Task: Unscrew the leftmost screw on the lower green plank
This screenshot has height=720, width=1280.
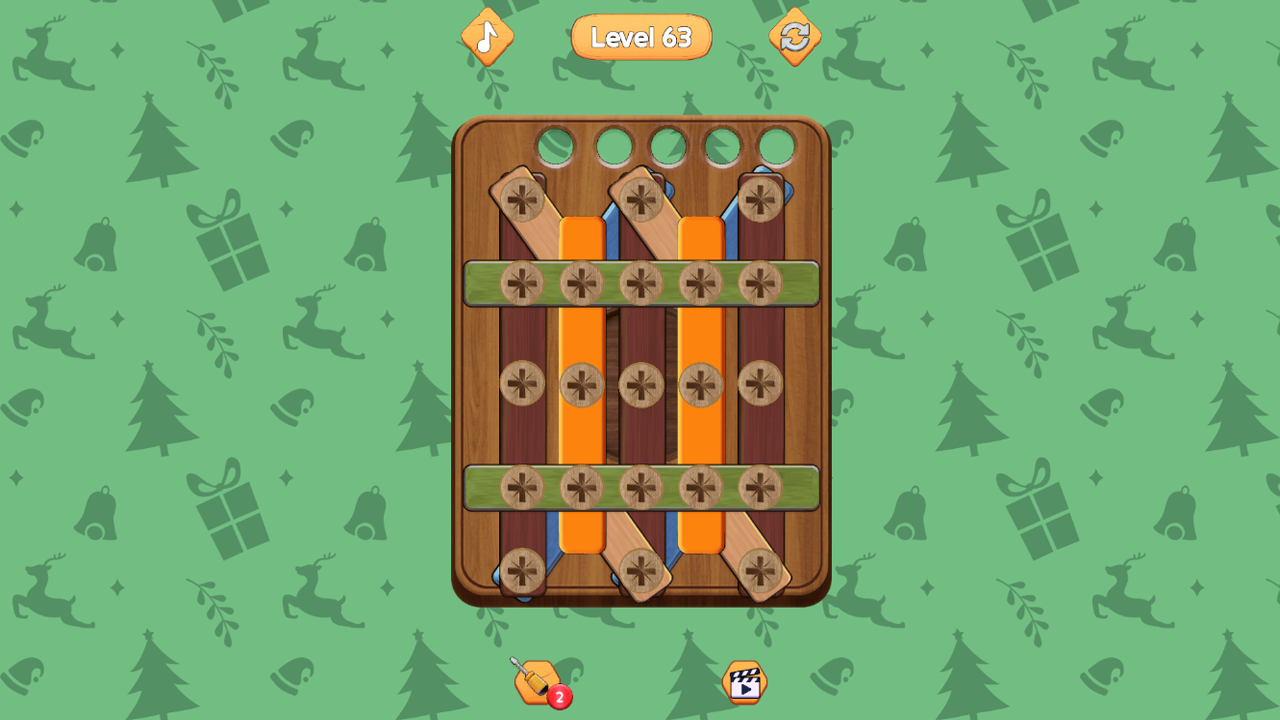Action: tap(521, 488)
